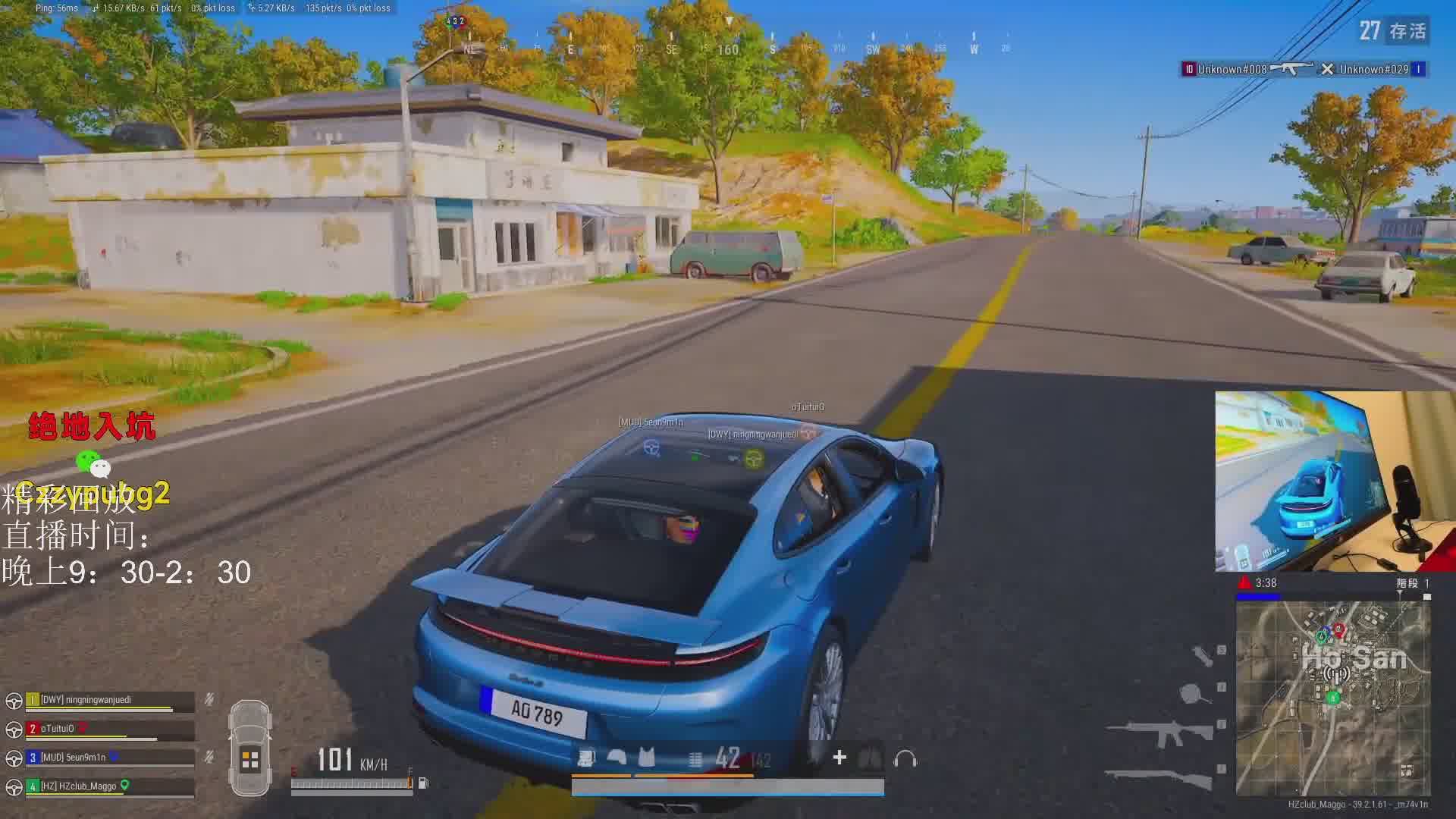Click the helmet equipment icon
1456x819 pixels.
(617, 758)
